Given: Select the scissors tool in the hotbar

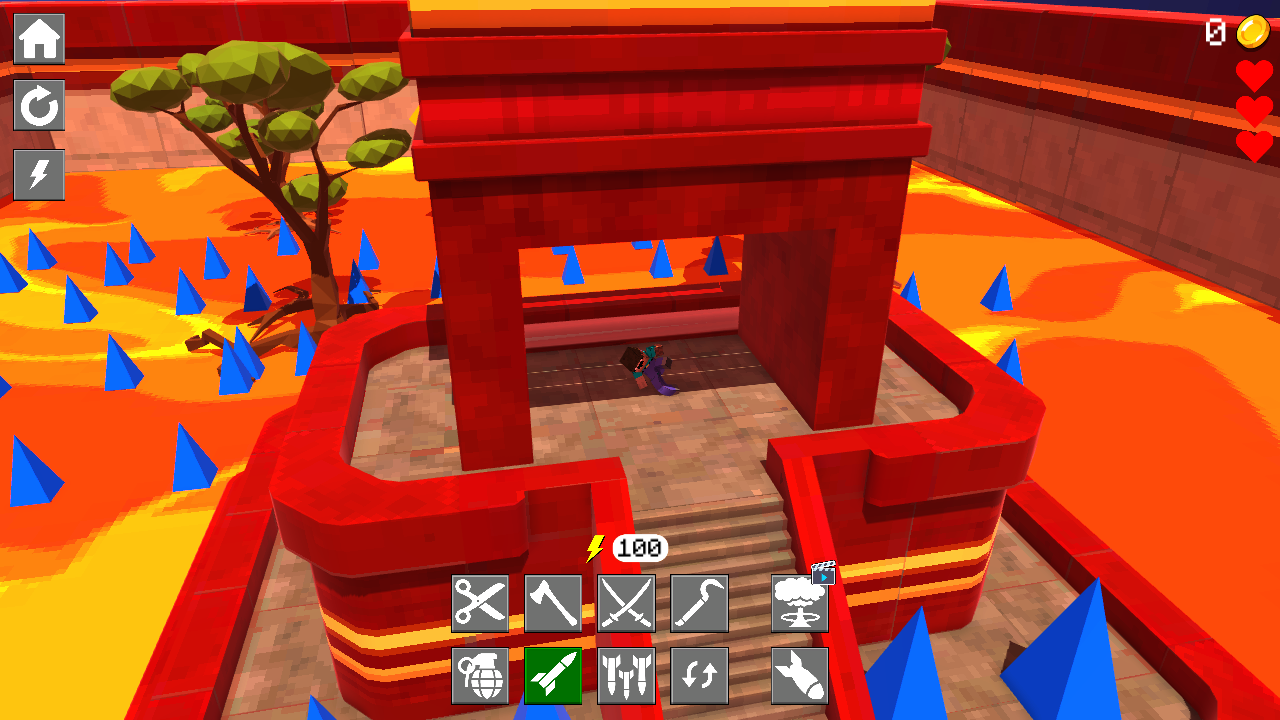Looking at the screenshot, I should pos(480,602).
